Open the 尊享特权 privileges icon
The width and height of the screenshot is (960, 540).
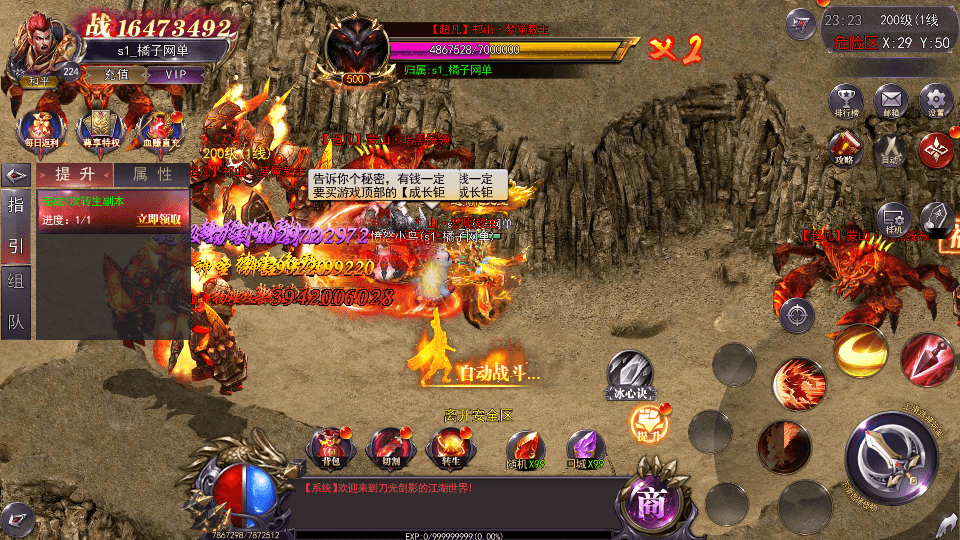tap(100, 128)
